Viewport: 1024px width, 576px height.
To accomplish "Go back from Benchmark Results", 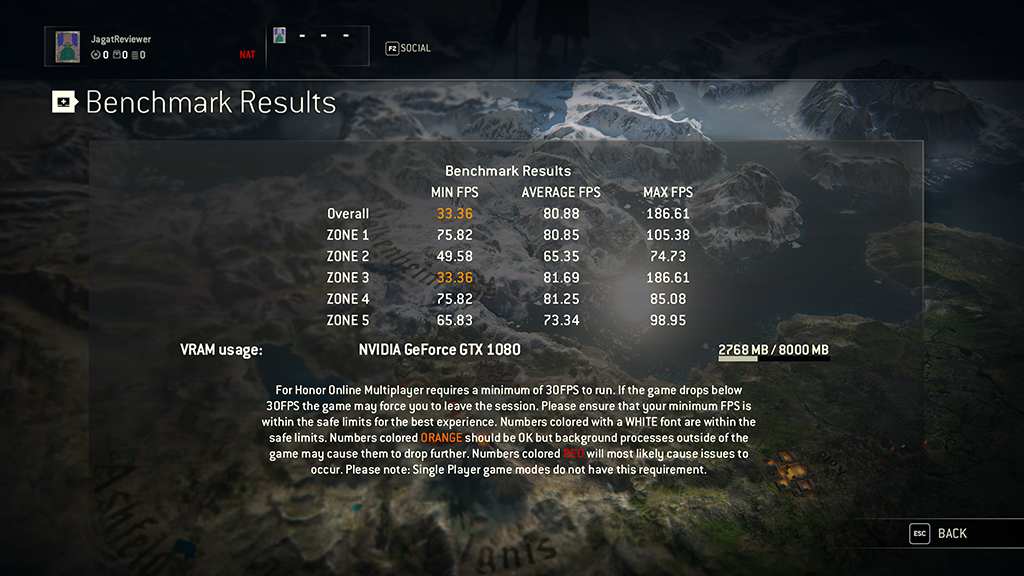I will click(939, 534).
